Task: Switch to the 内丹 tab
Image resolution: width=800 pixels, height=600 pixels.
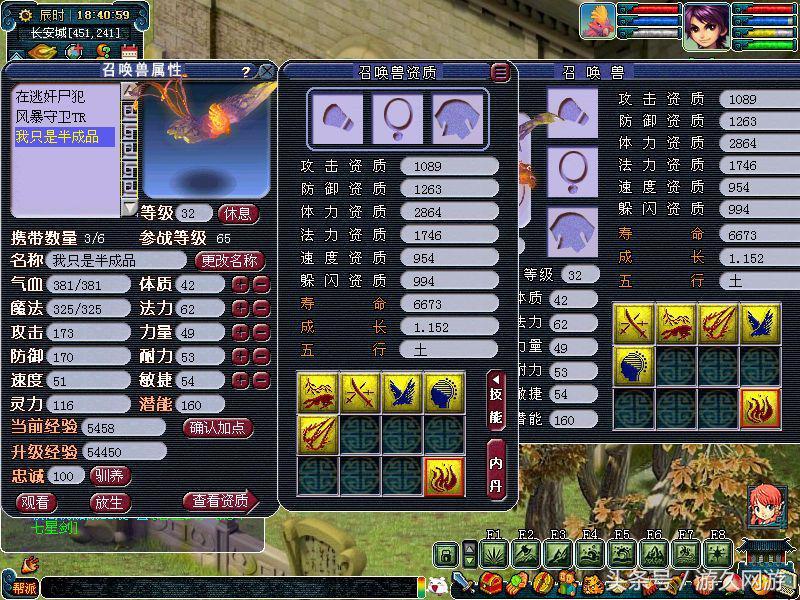Action: [x=497, y=468]
